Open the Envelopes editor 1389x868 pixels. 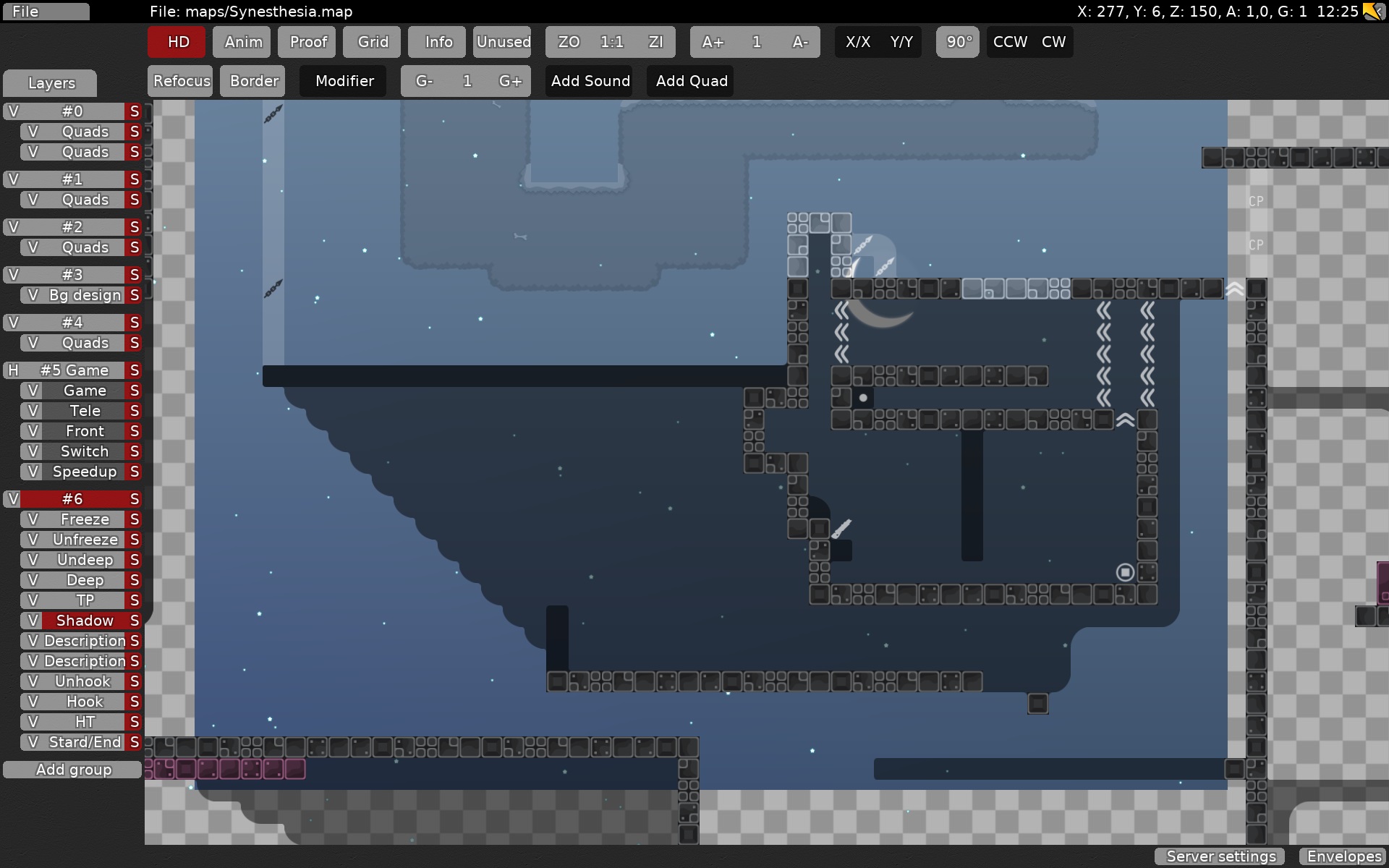tap(1343, 856)
